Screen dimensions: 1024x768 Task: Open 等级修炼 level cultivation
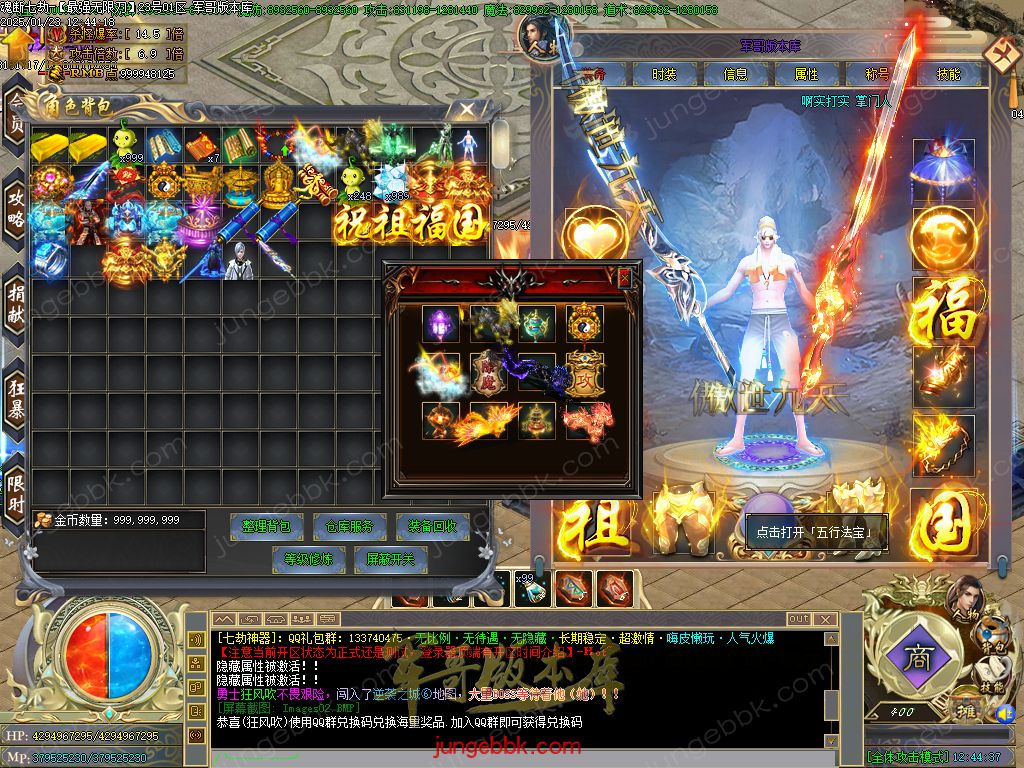click(x=308, y=559)
